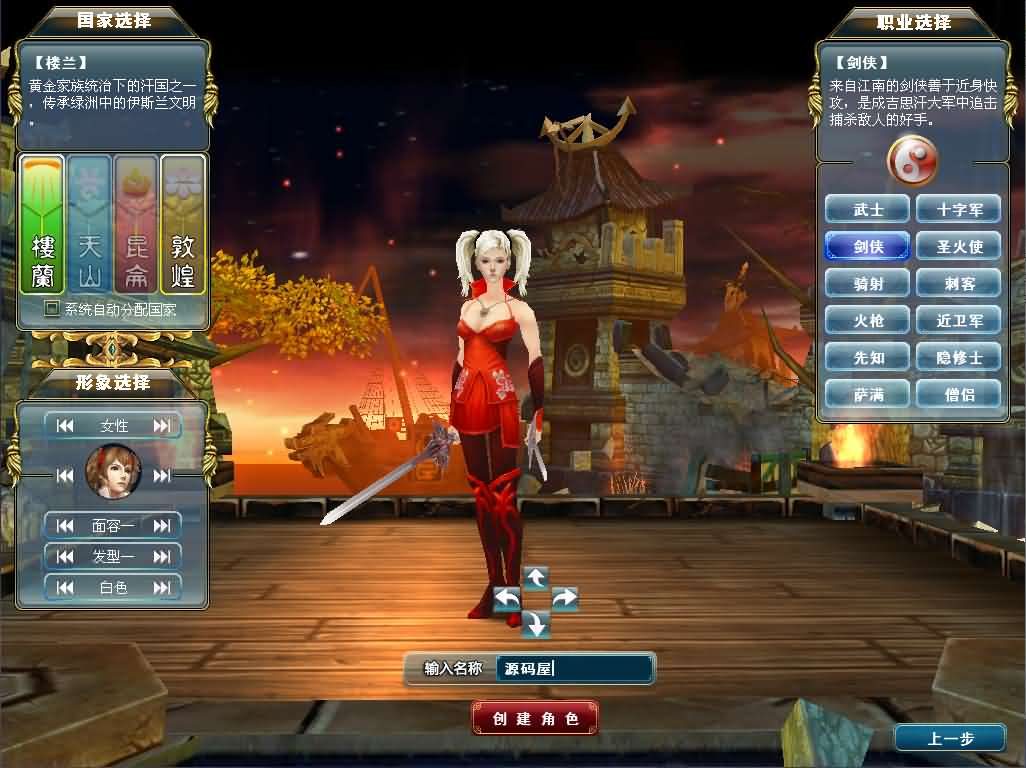
Task: Pick the 昆侖 country banner
Action: tap(136, 224)
